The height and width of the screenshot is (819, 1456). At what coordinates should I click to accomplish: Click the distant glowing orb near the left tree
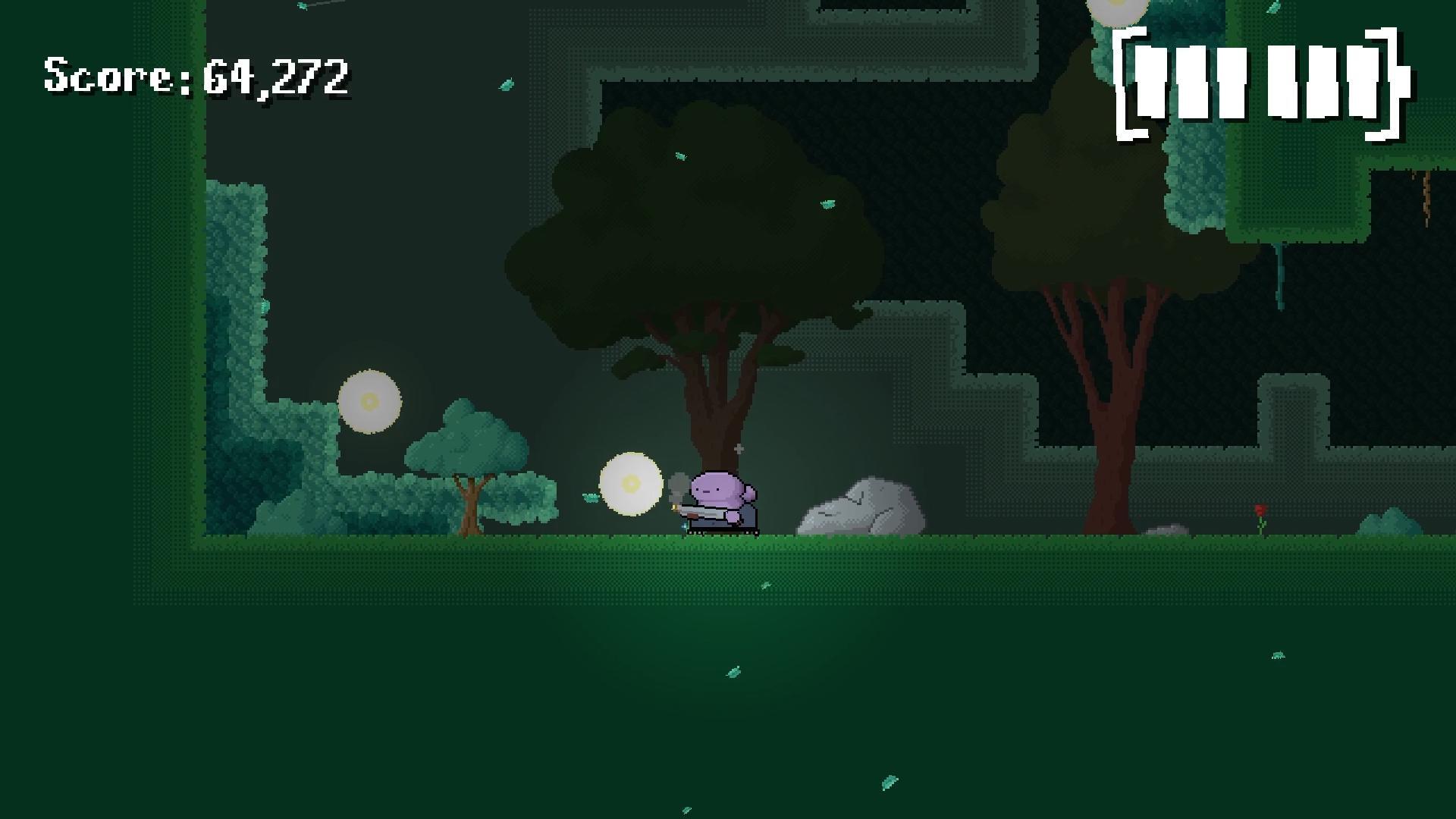pyautogui.click(x=371, y=402)
